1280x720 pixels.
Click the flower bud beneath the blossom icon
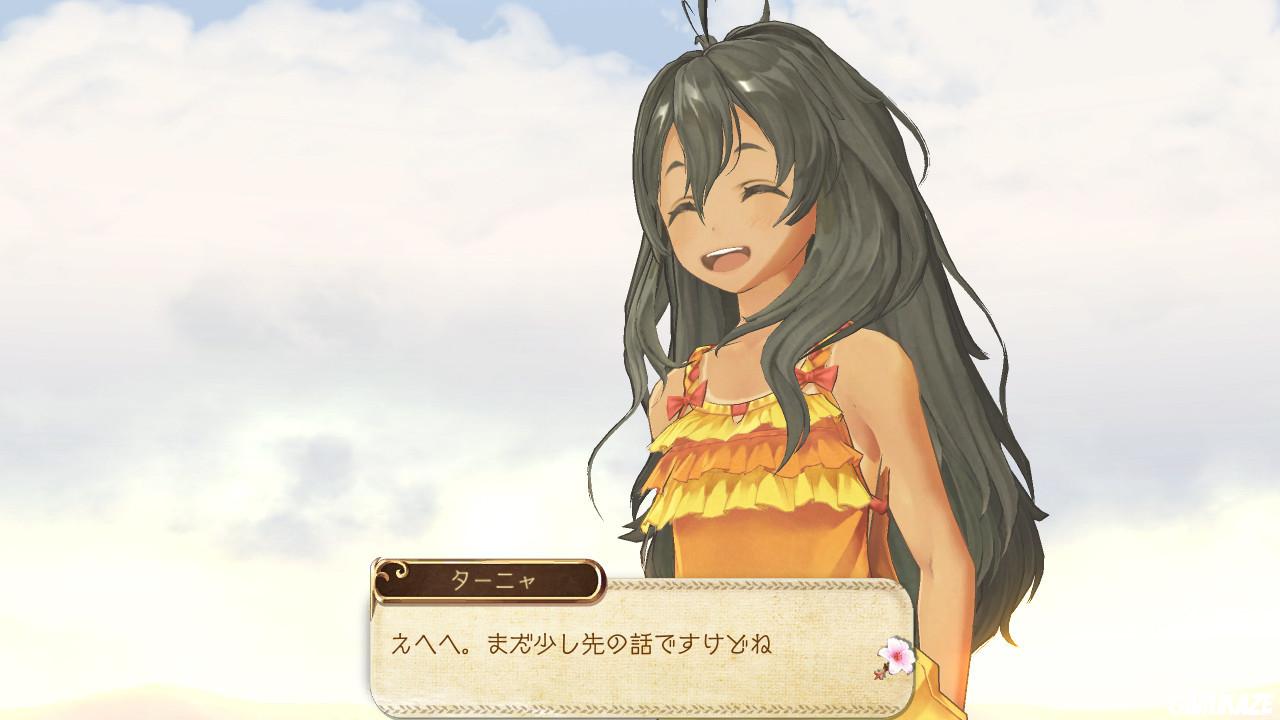click(x=877, y=675)
